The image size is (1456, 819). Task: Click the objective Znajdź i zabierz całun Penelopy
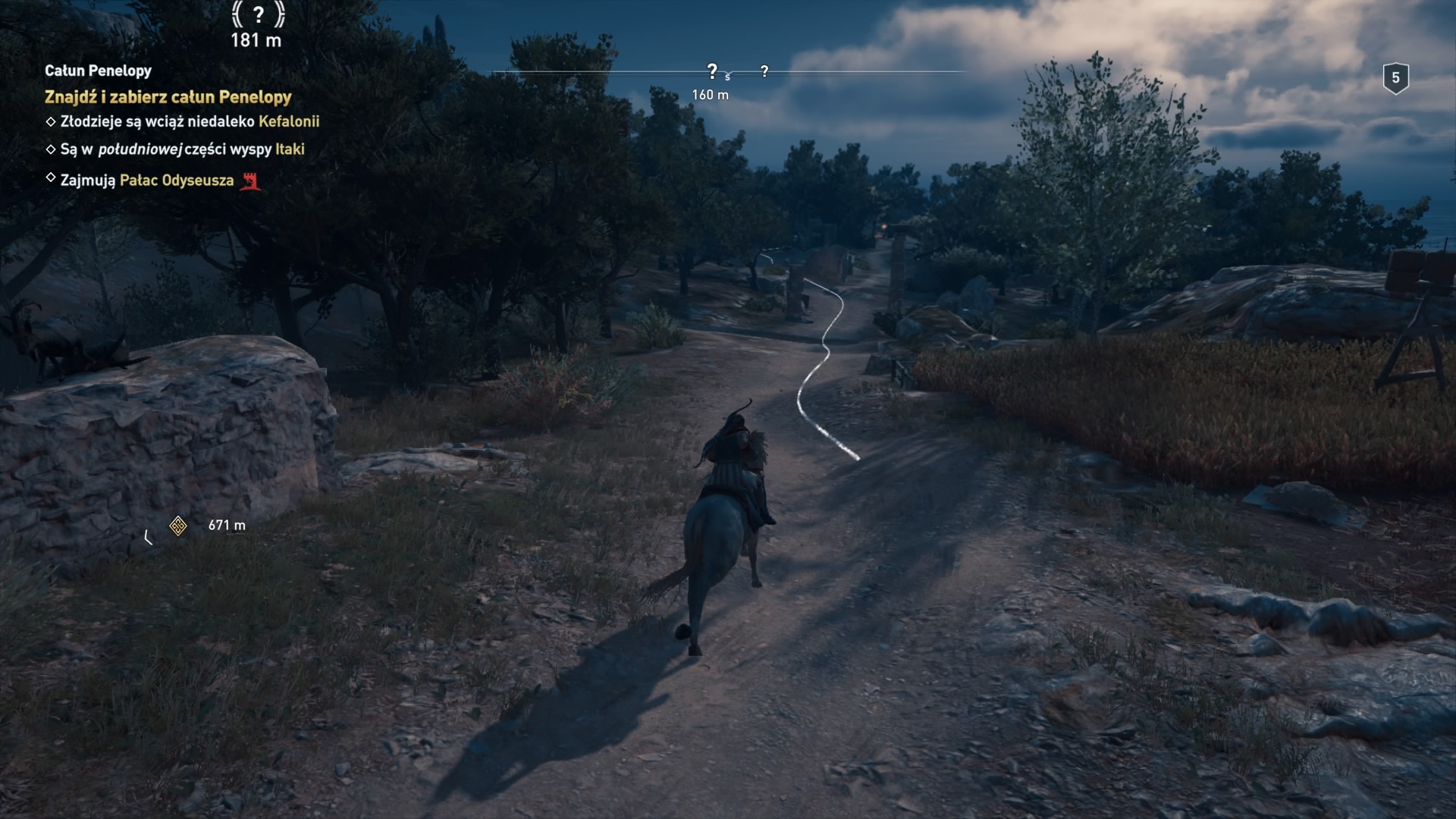(168, 97)
